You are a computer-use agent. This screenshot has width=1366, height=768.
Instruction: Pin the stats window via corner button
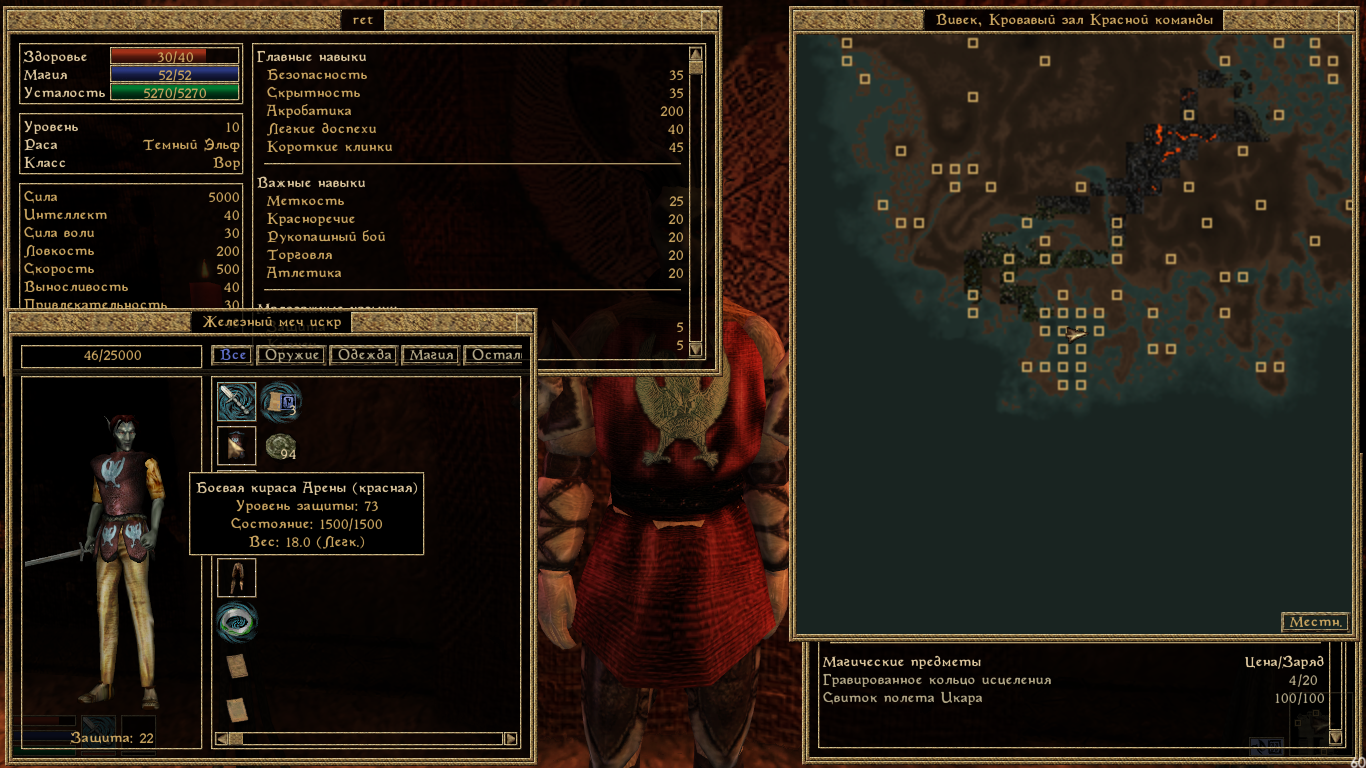(x=709, y=20)
